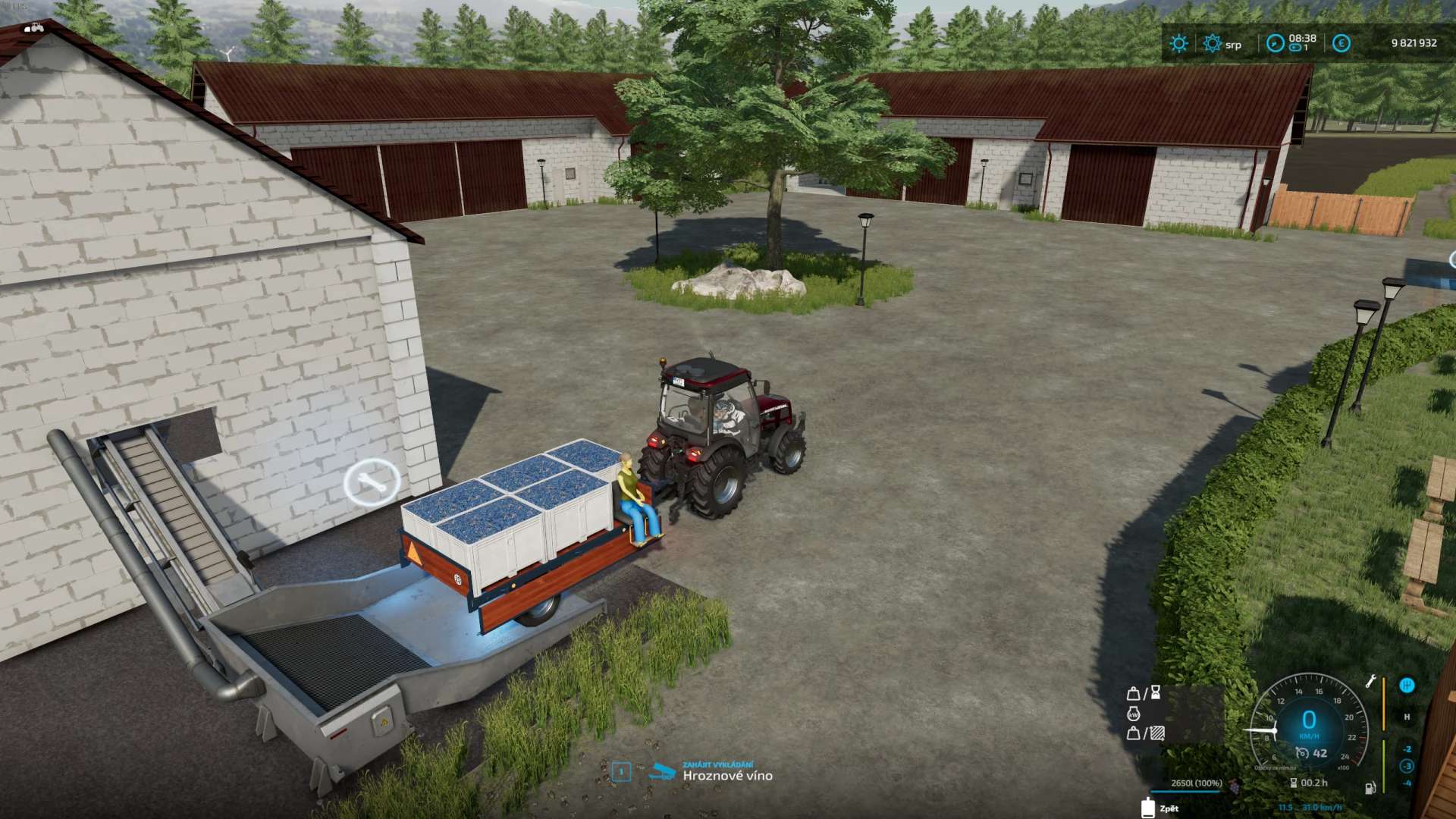Screen dimensions: 1456x819
Task: Open the euro money balance icon
Action: pyautogui.click(x=1341, y=43)
